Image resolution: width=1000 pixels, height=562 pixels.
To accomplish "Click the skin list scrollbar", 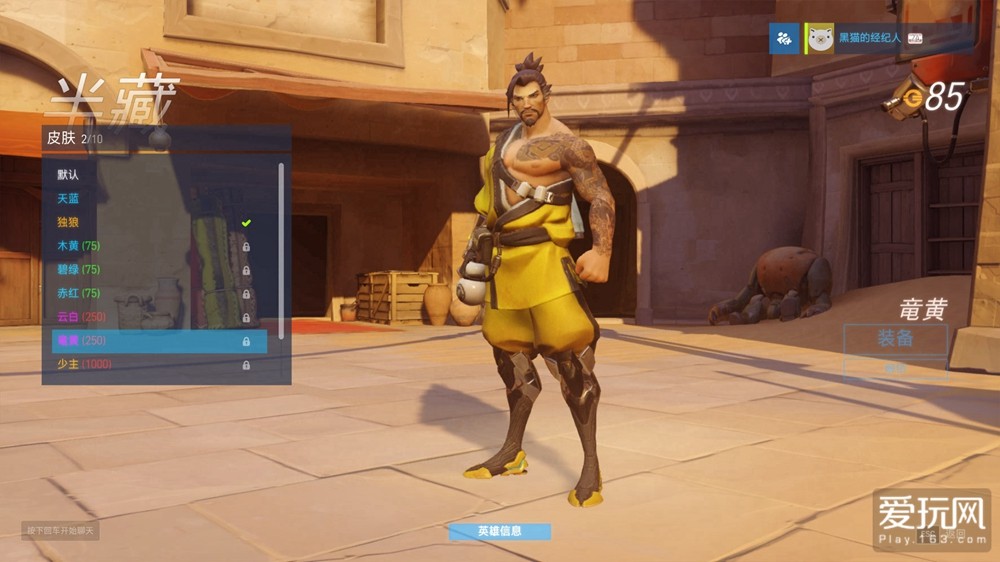I will [281, 250].
